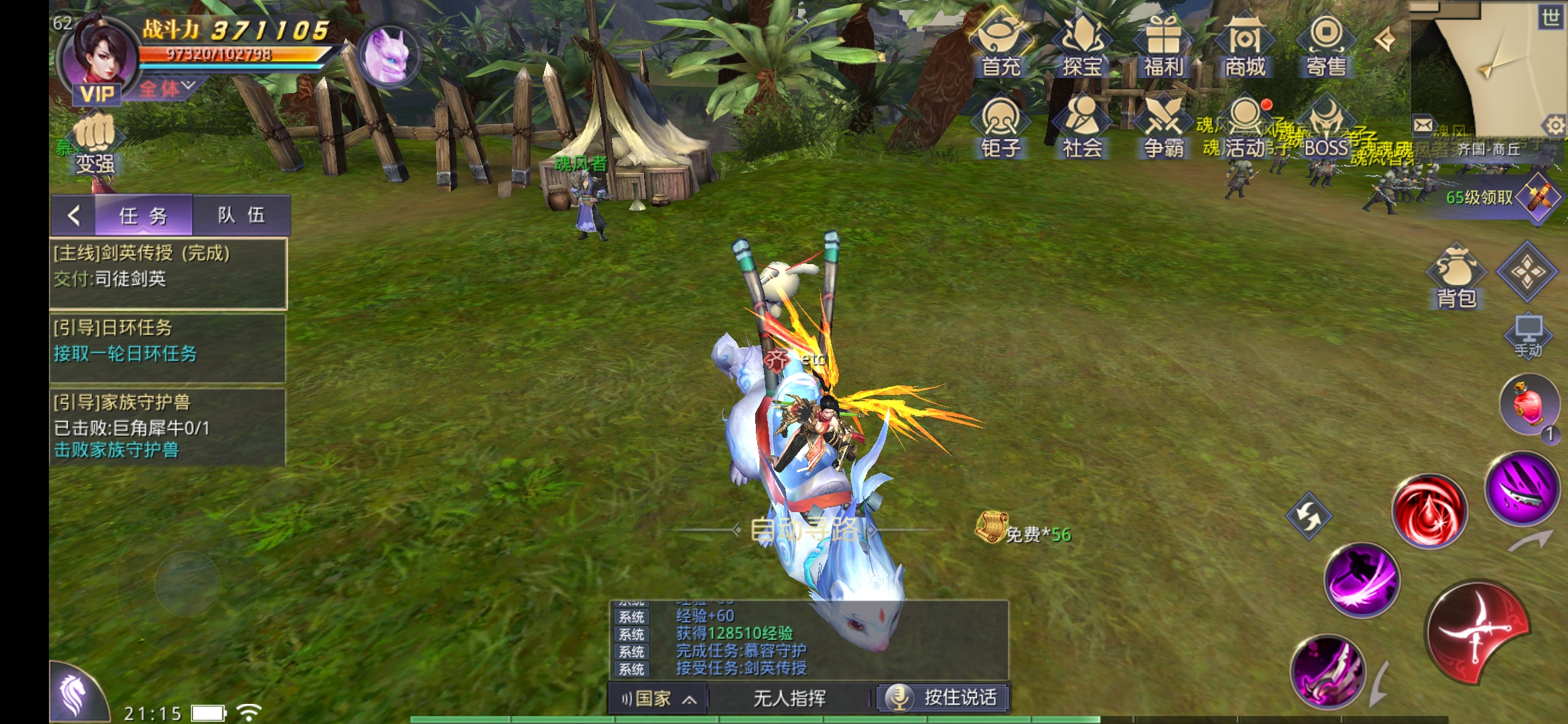Open the 寄售 consignment market
Screen dimensions: 1568x724
point(1326,43)
